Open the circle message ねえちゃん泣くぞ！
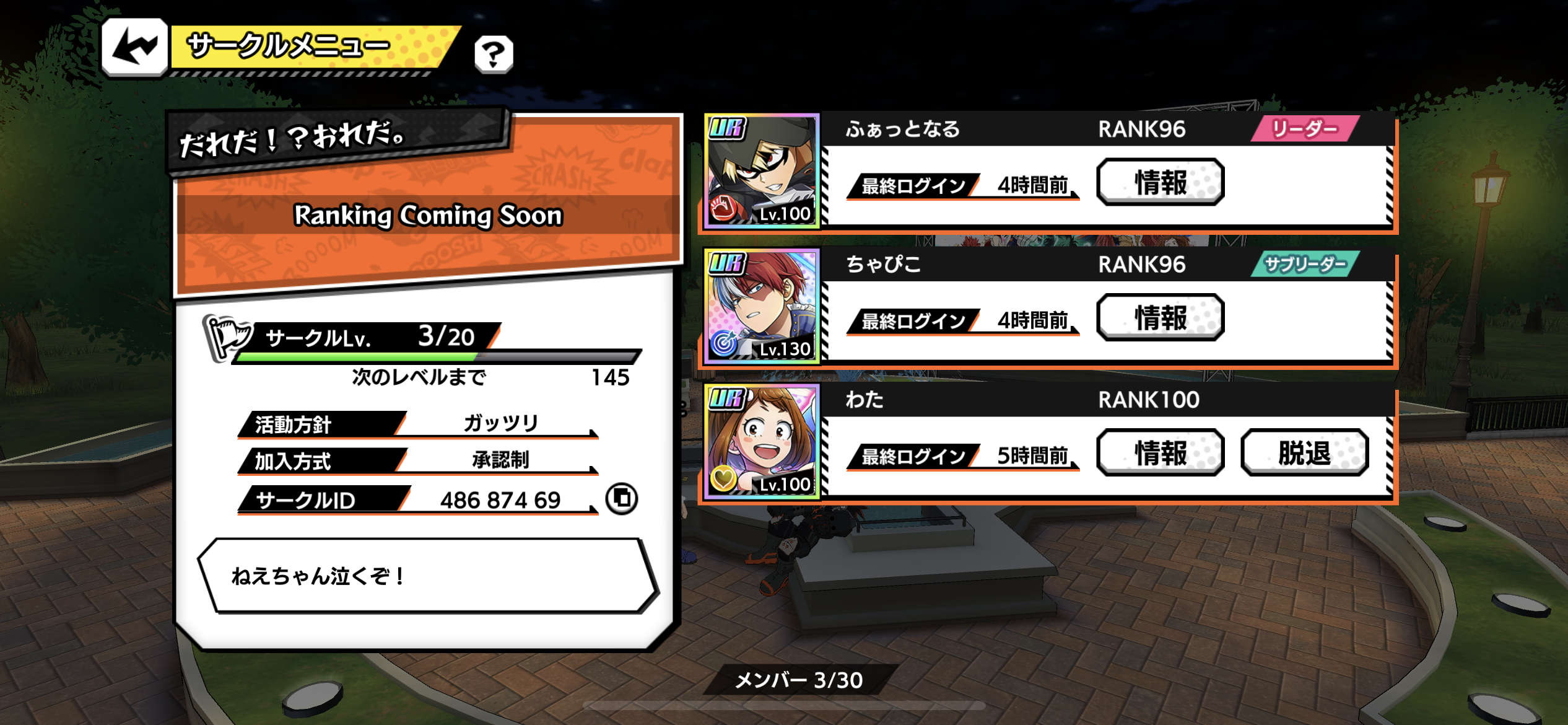Viewport: 1568px width, 725px height. click(427, 576)
